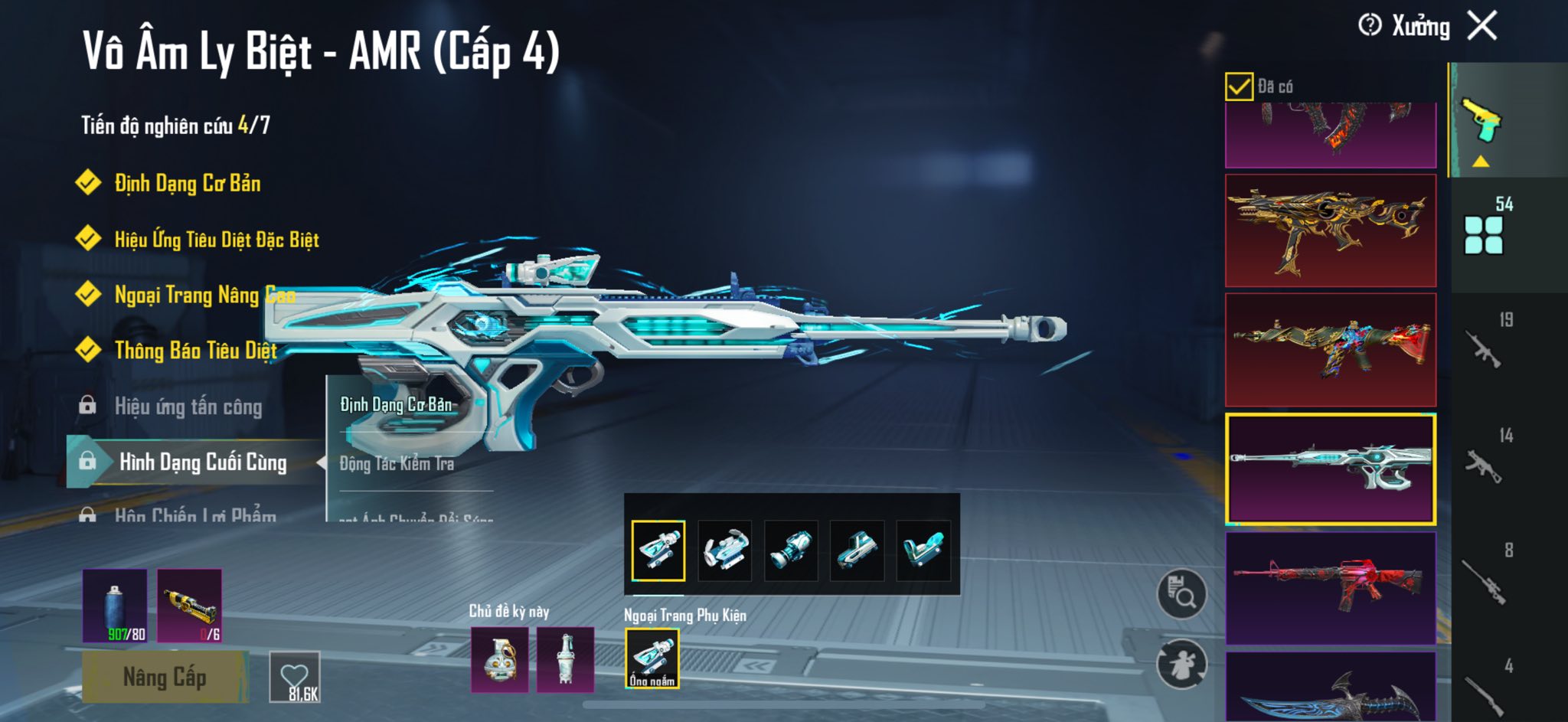Viewport: 1568px width, 722px height.
Task: Select the blue spray paint material slot
Action: tap(115, 606)
